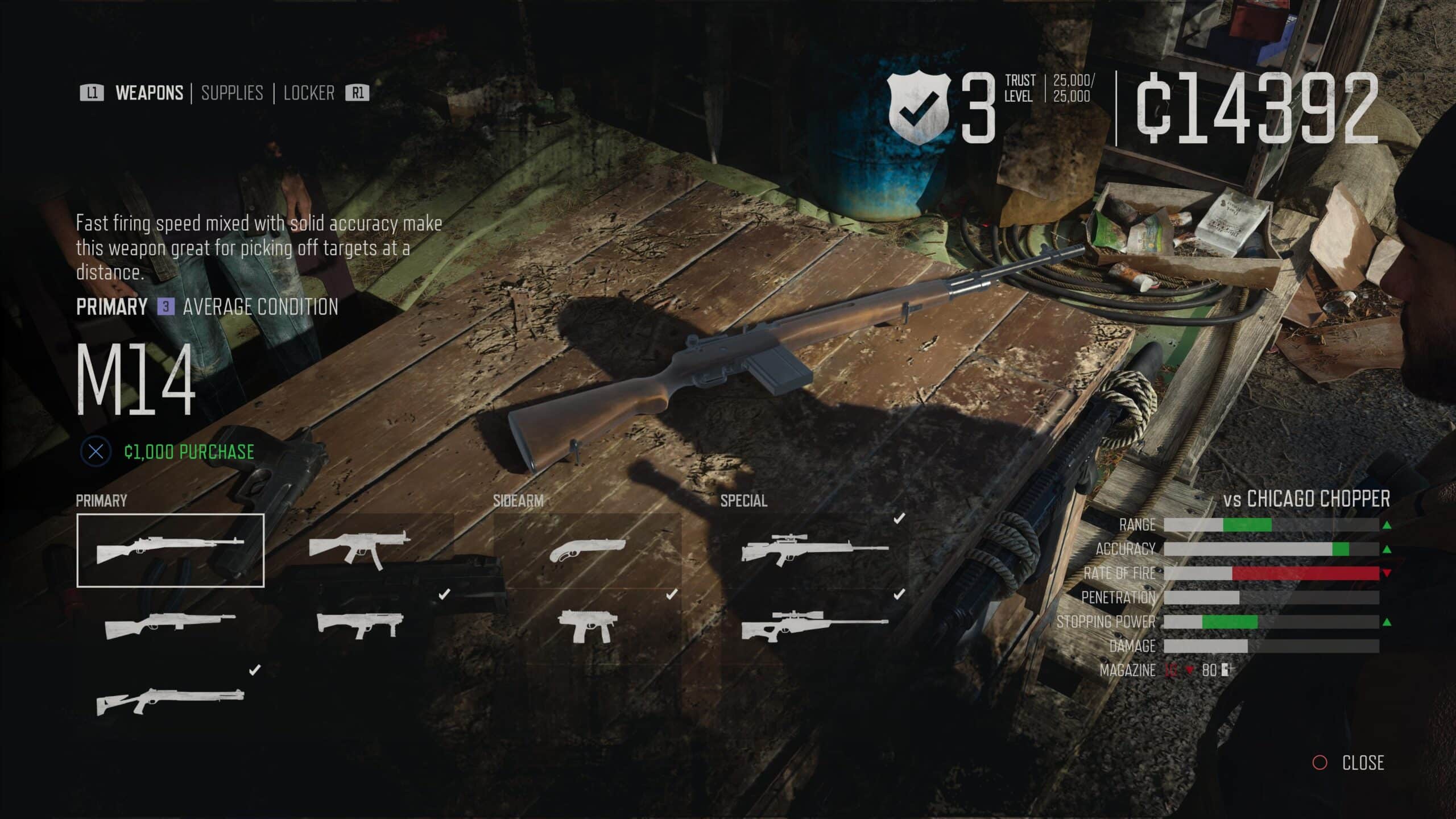The image size is (1456, 819).
Task: Switch to the Supplies tab
Action: [232, 93]
